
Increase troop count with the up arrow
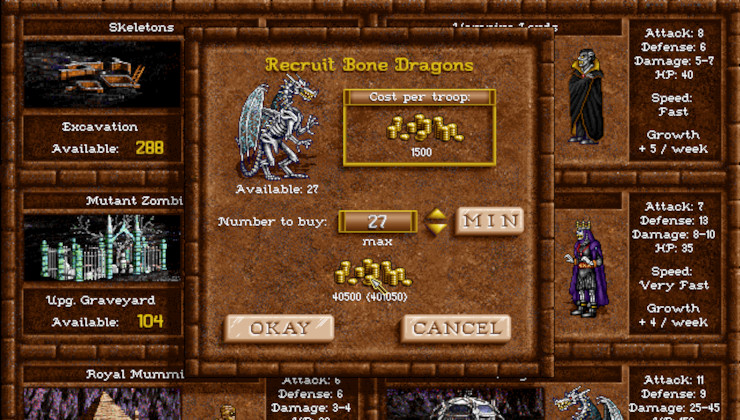tap(436, 214)
